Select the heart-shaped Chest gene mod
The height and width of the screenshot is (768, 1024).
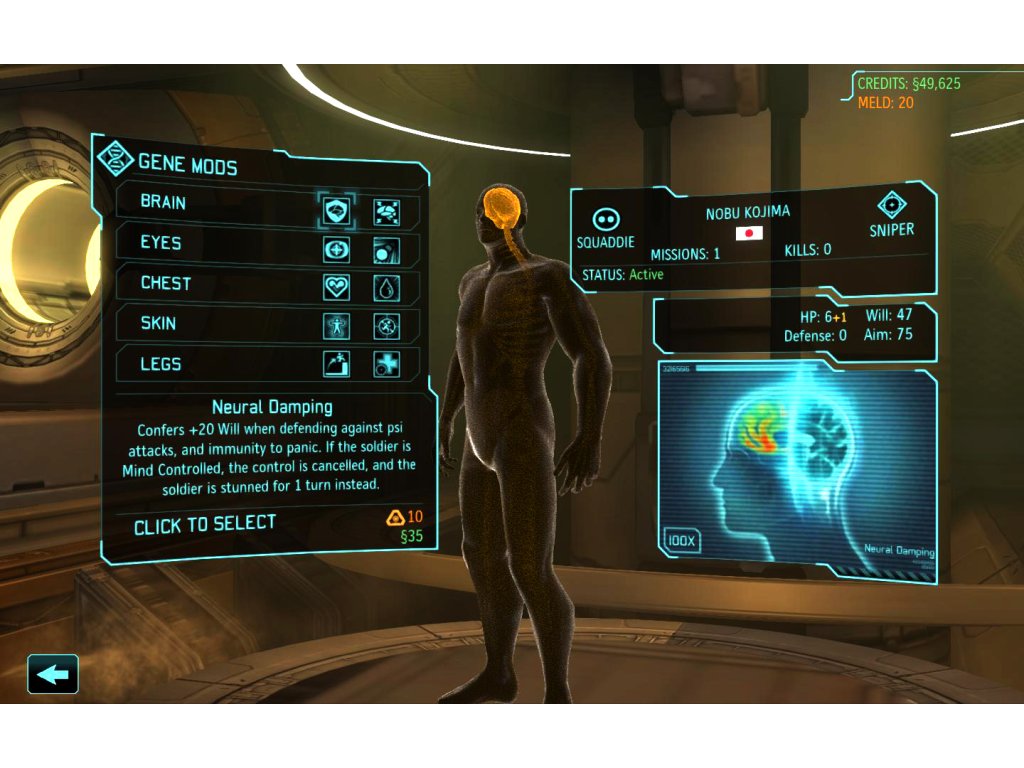tap(337, 288)
